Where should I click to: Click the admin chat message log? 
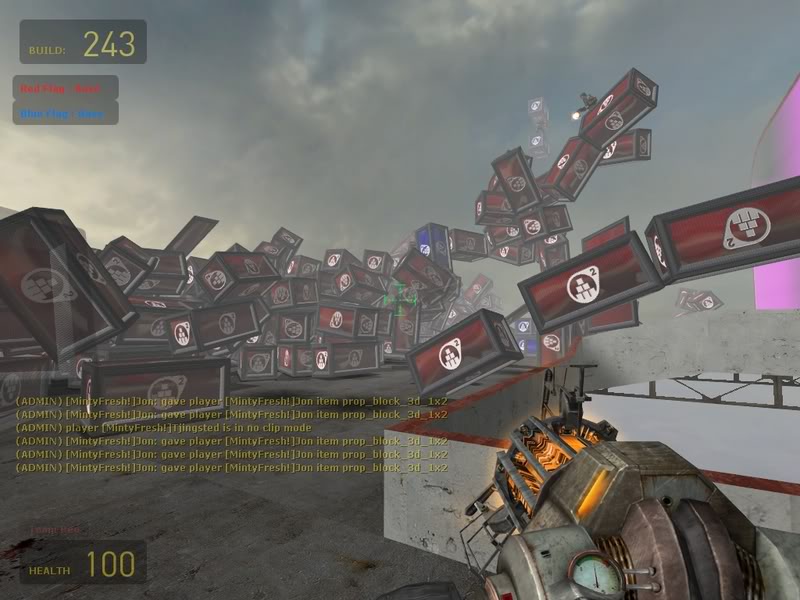coord(231,434)
